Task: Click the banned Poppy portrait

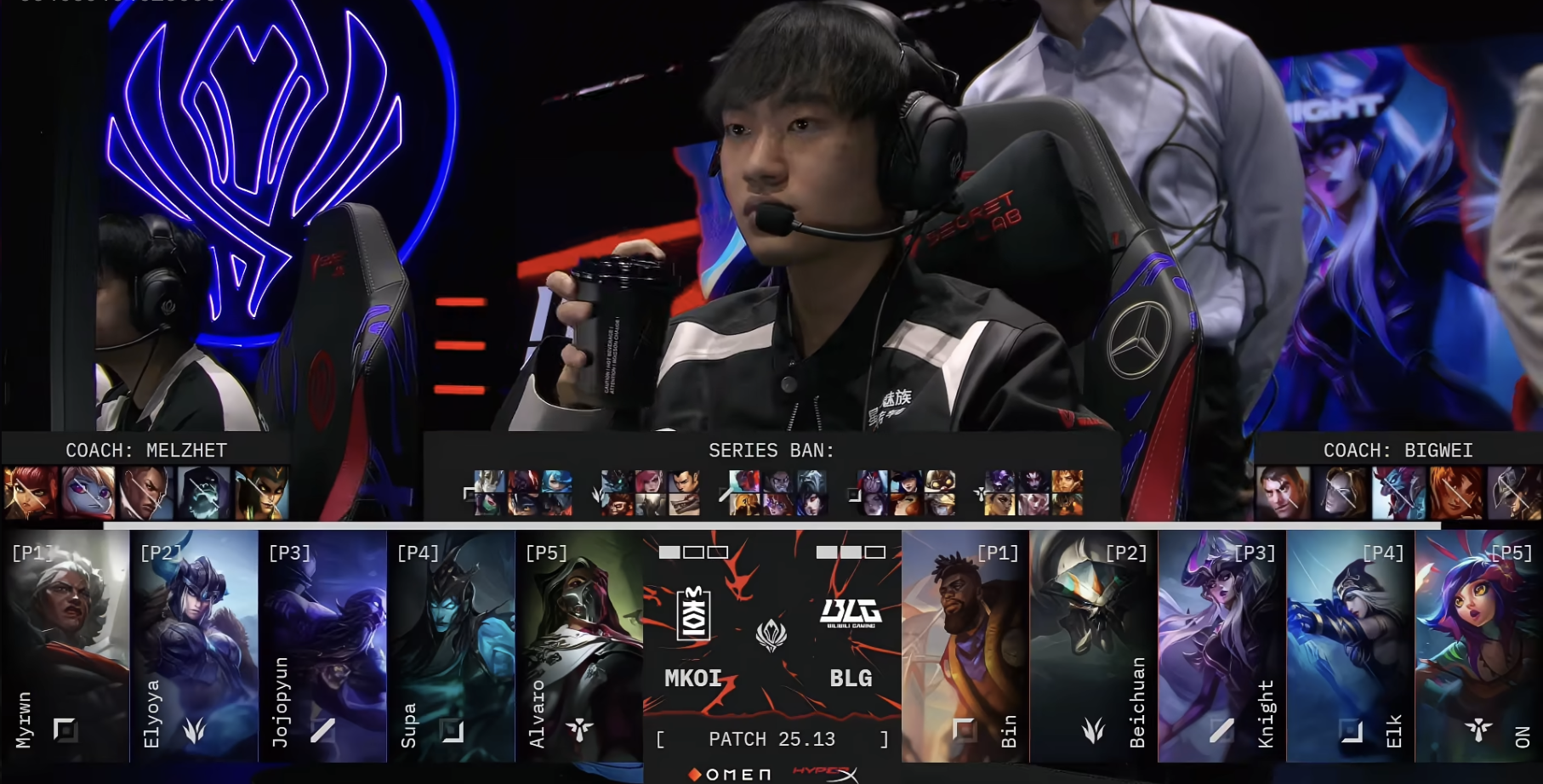Action: (x=88, y=492)
